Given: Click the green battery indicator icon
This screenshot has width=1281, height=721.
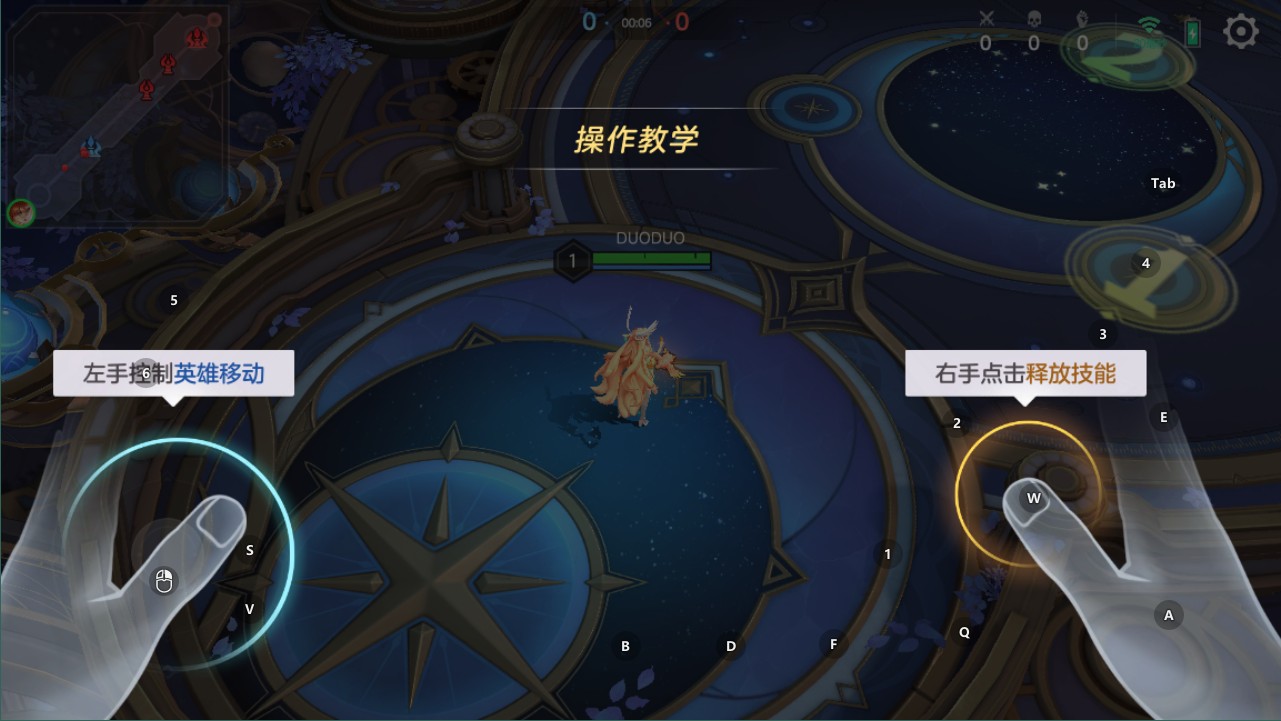Looking at the screenshot, I should [x=1192, y=34].
